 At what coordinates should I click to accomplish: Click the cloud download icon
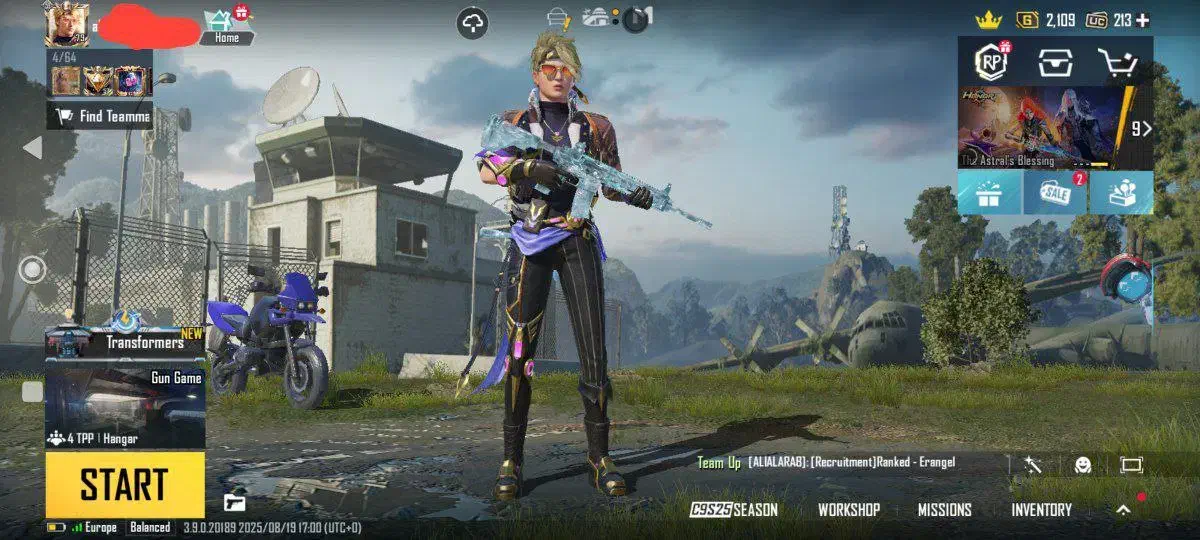(472, 23)
